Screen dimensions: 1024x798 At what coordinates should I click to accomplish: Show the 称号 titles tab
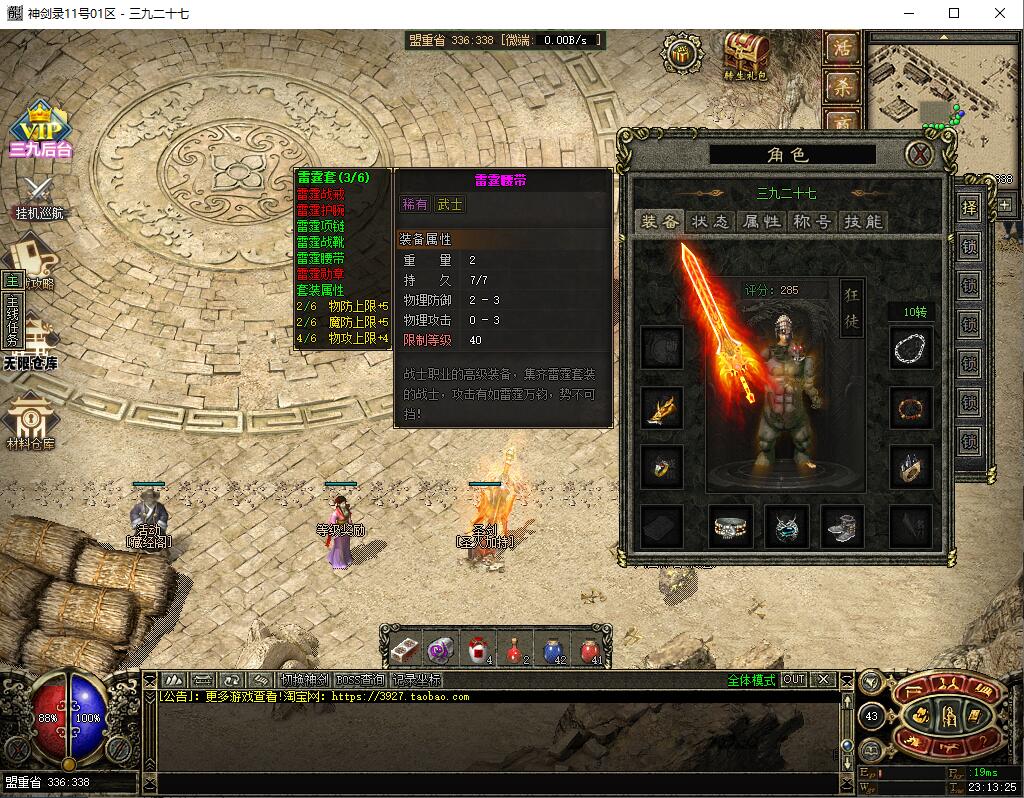(x=812, y=222)
